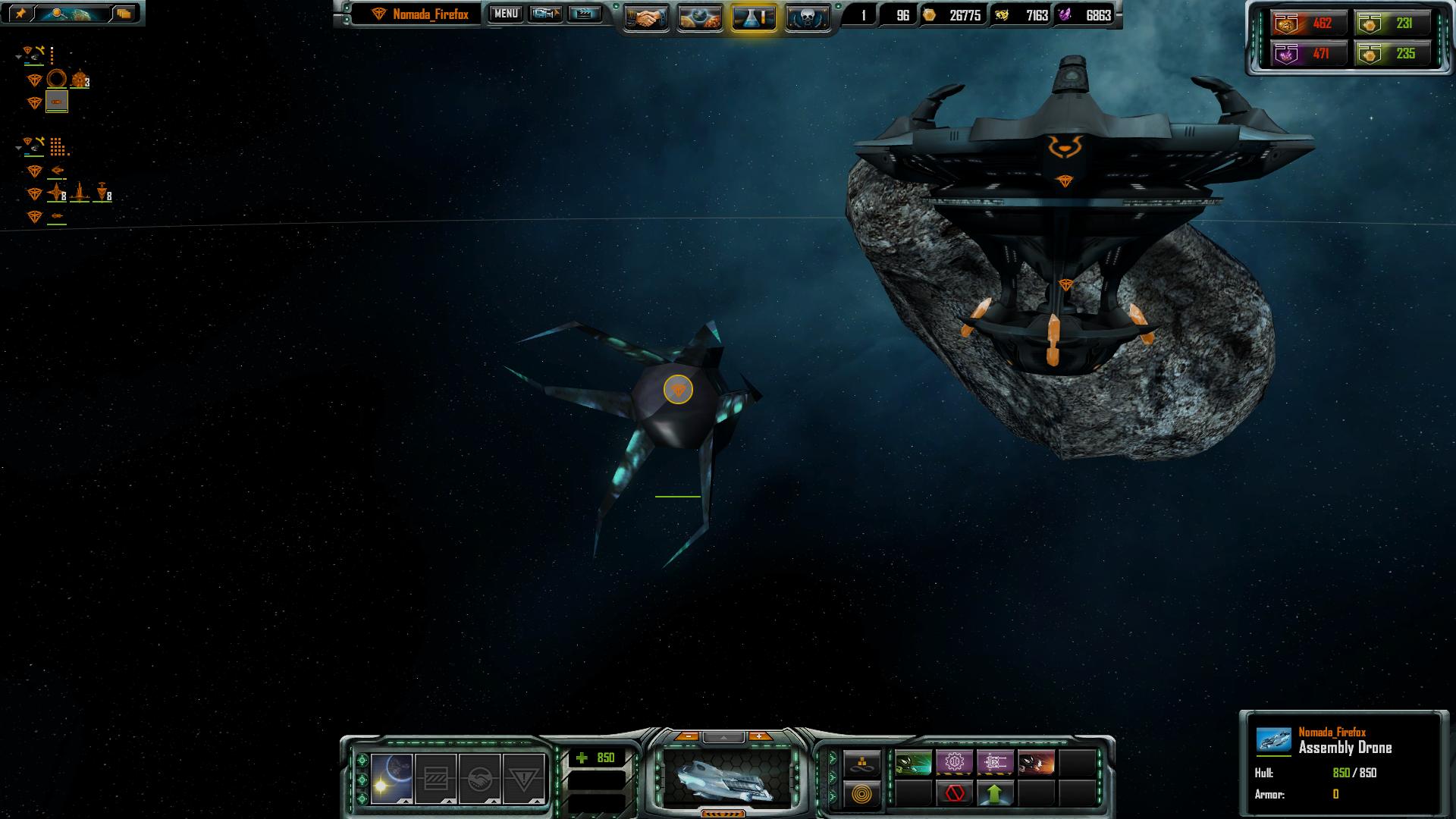Select the ring structure icon in empire tree
The width and height of the screenshot is (1456, 819).
point(57,79)
